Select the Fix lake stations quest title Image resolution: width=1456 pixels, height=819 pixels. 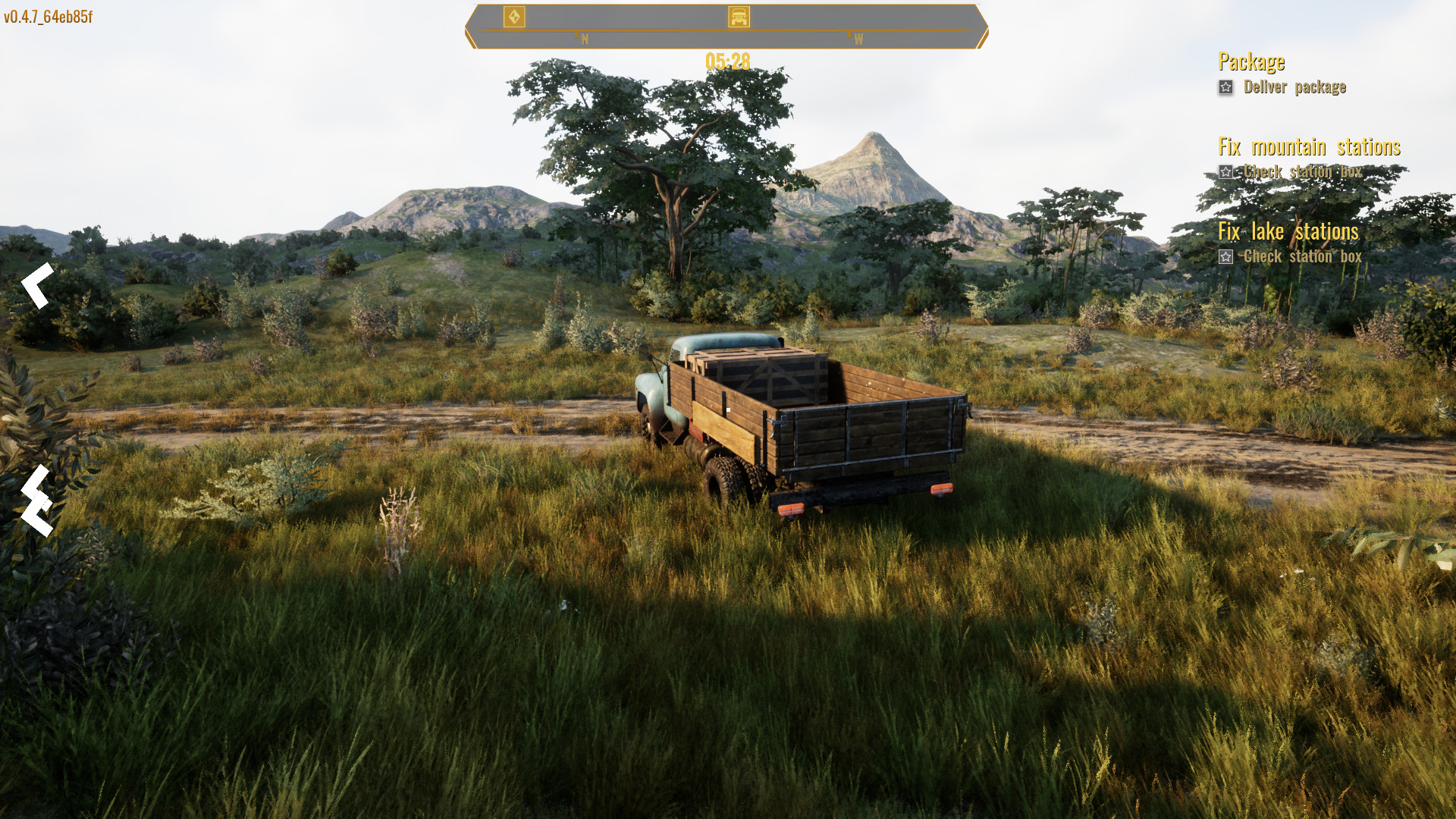[x=1288, y=231]
